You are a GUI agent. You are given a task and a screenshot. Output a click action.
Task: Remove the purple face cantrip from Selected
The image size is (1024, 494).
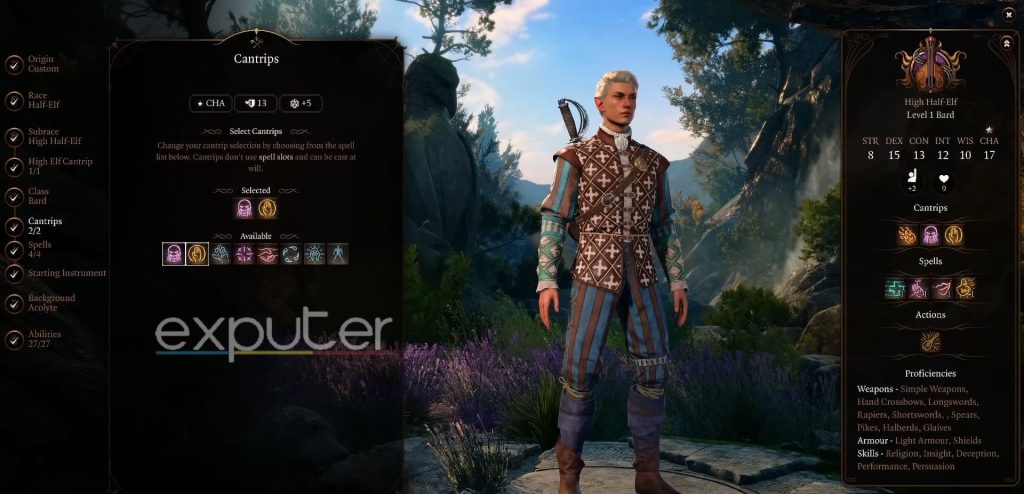(244, 208)
